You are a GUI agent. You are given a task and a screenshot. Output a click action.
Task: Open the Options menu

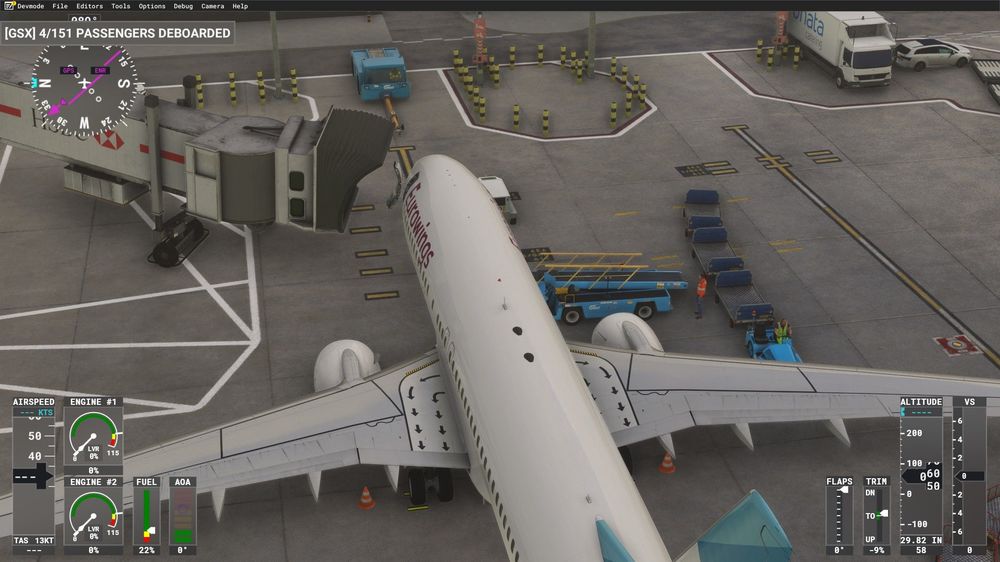[x=152, y=6]
